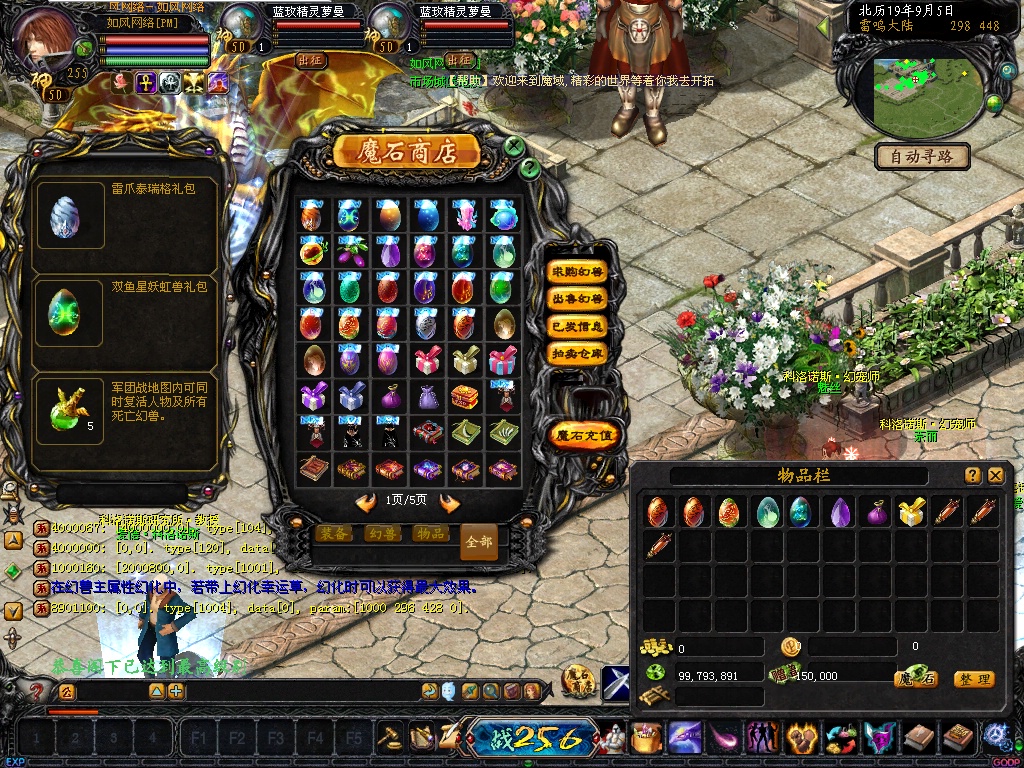The width and height of the screenshot is (1024, 768).
Task: Click the 求购幻兽 button
Action: click(578, 271)
